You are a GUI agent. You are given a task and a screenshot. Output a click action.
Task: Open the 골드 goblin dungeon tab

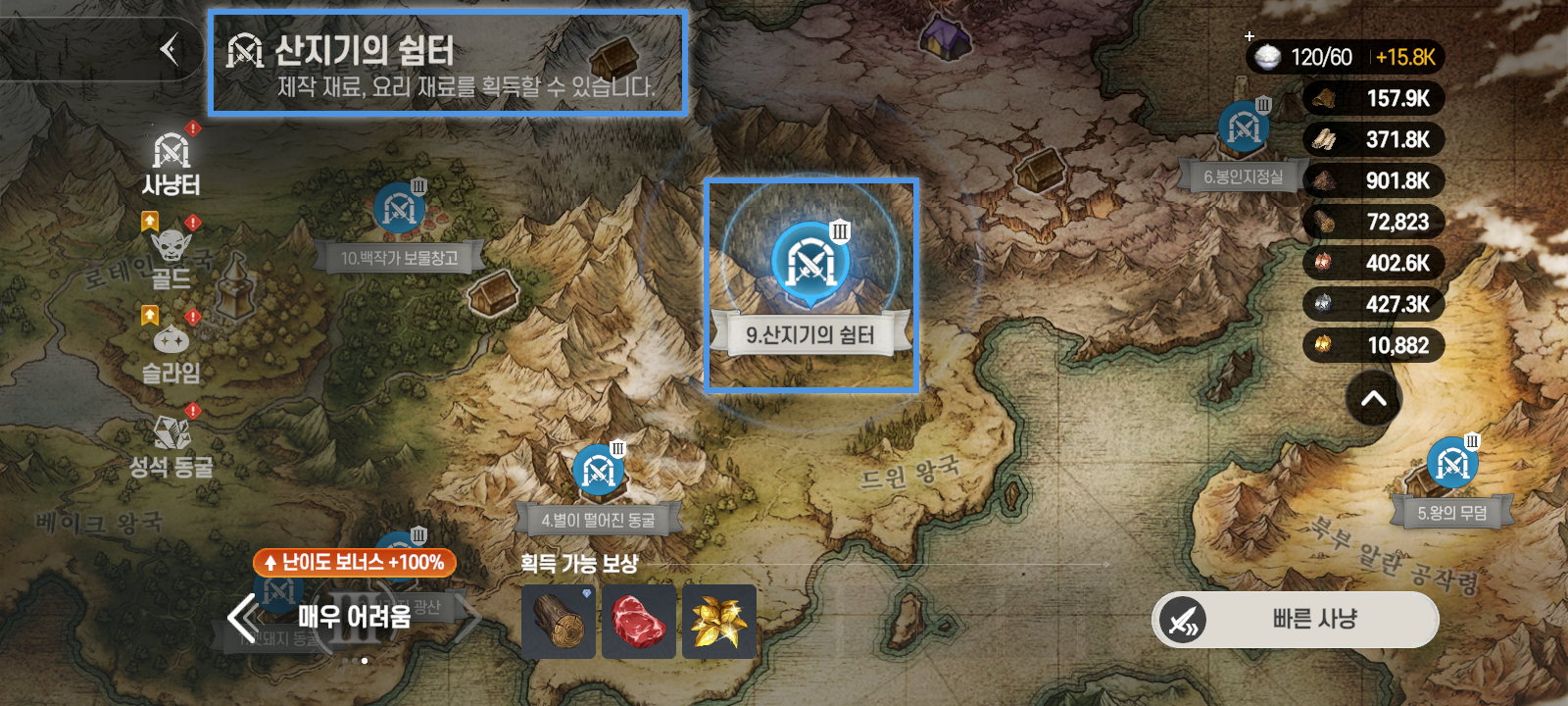pyautogui.click(x=171, y=257)
